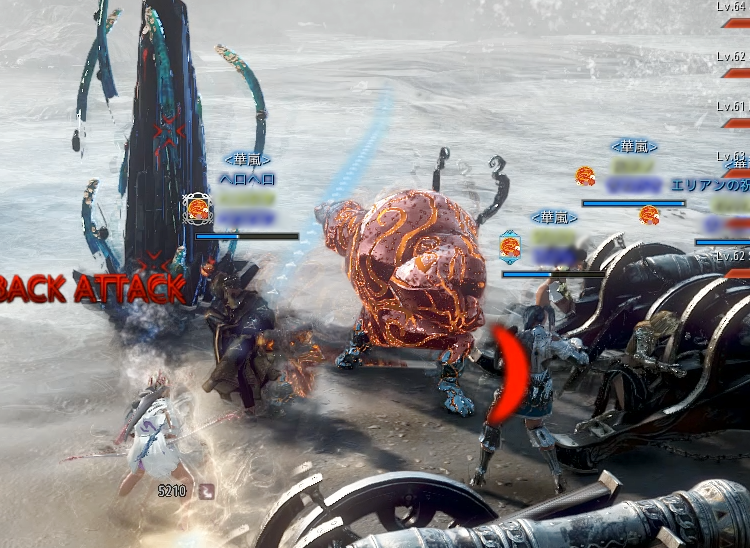The width and height of the screenshot is (750, 548).
Task: Select the Lv.63 party member frame
Action: pyautogui.click(x=733, y=164)
